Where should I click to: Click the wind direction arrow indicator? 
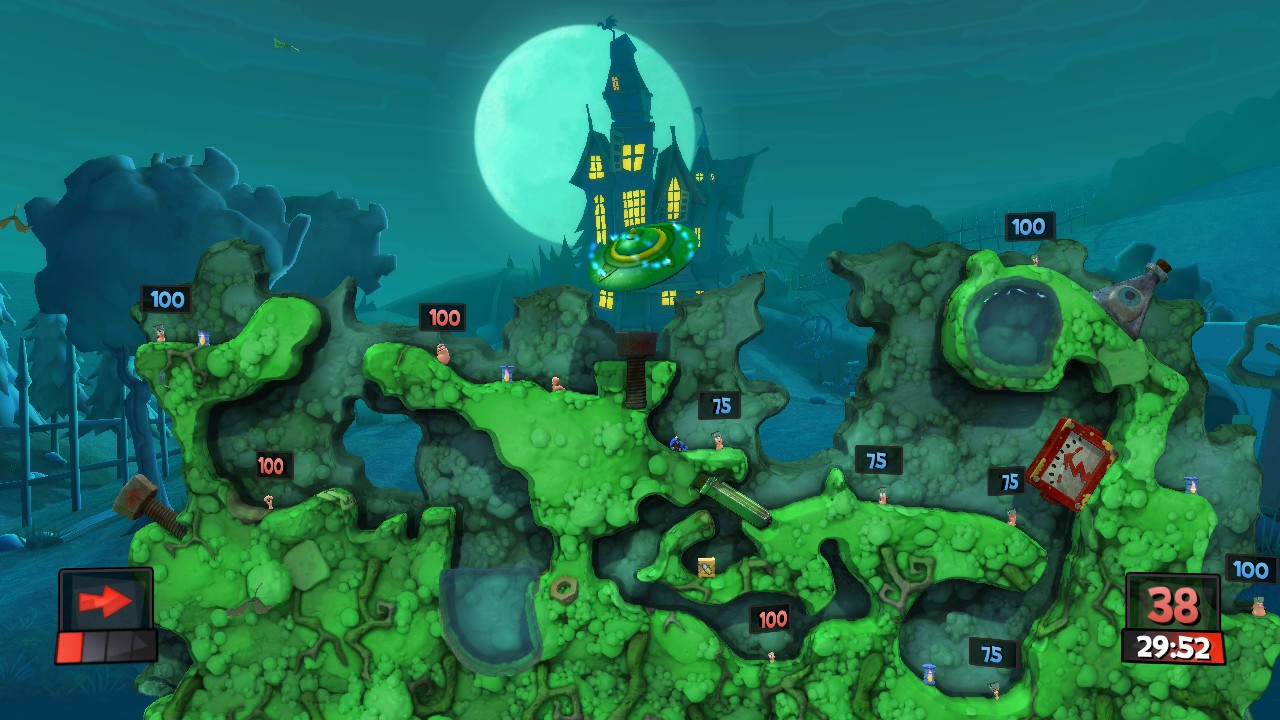tap(105, 600)
